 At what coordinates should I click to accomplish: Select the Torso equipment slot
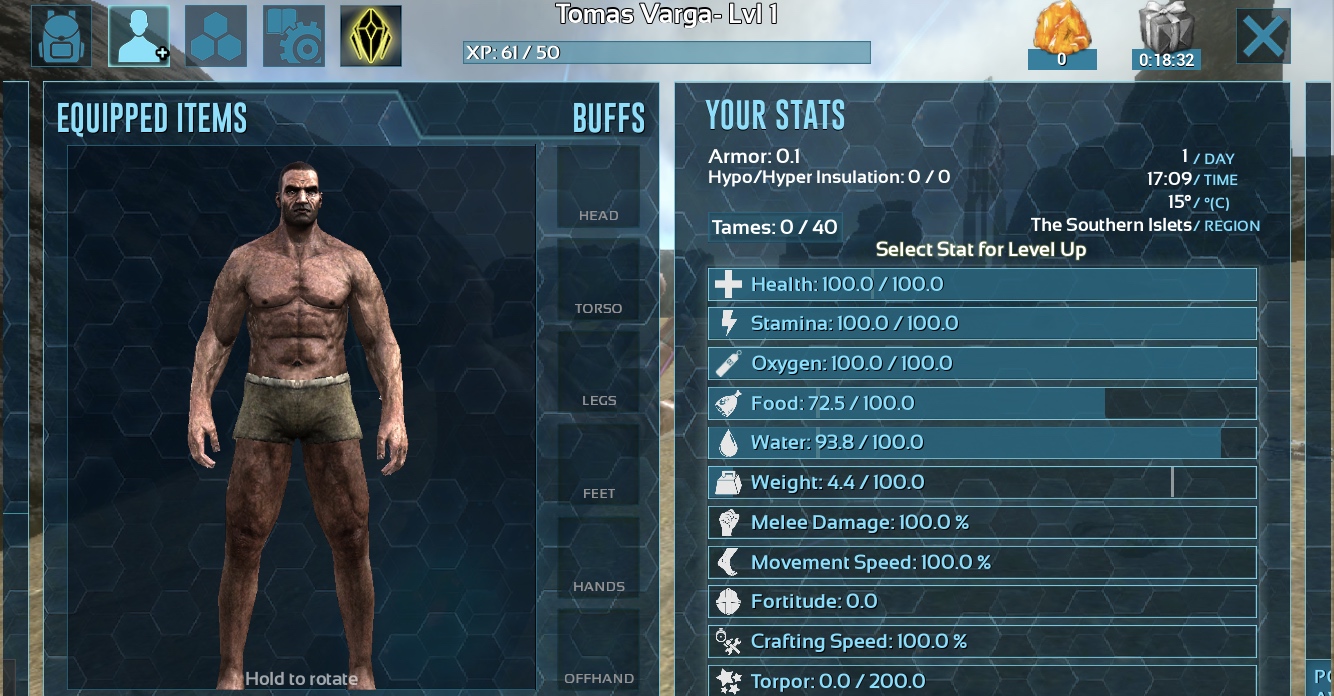point(598,280)
